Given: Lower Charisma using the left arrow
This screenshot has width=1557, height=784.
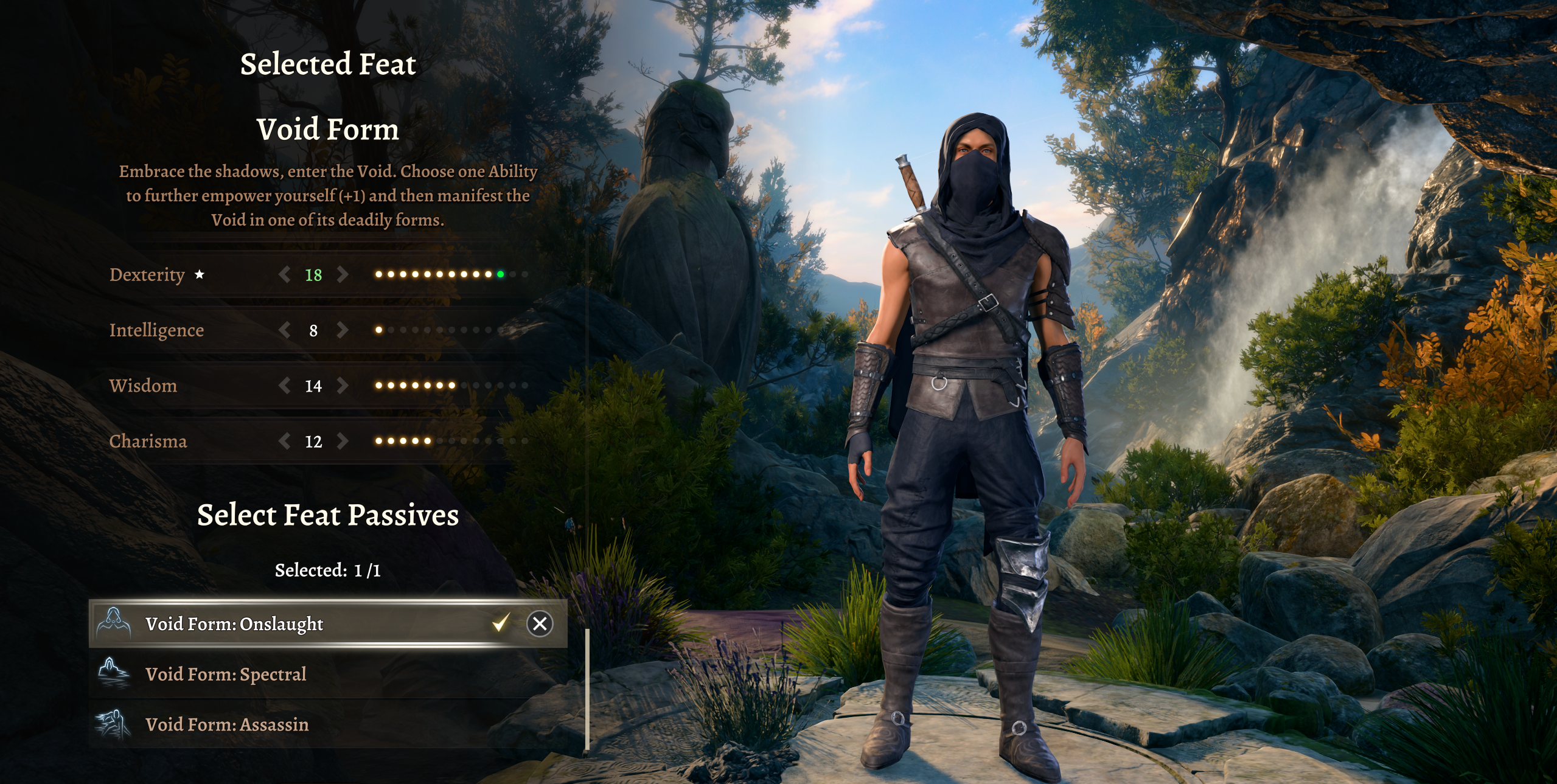Looking at the screenshot, I should point(284,441).
